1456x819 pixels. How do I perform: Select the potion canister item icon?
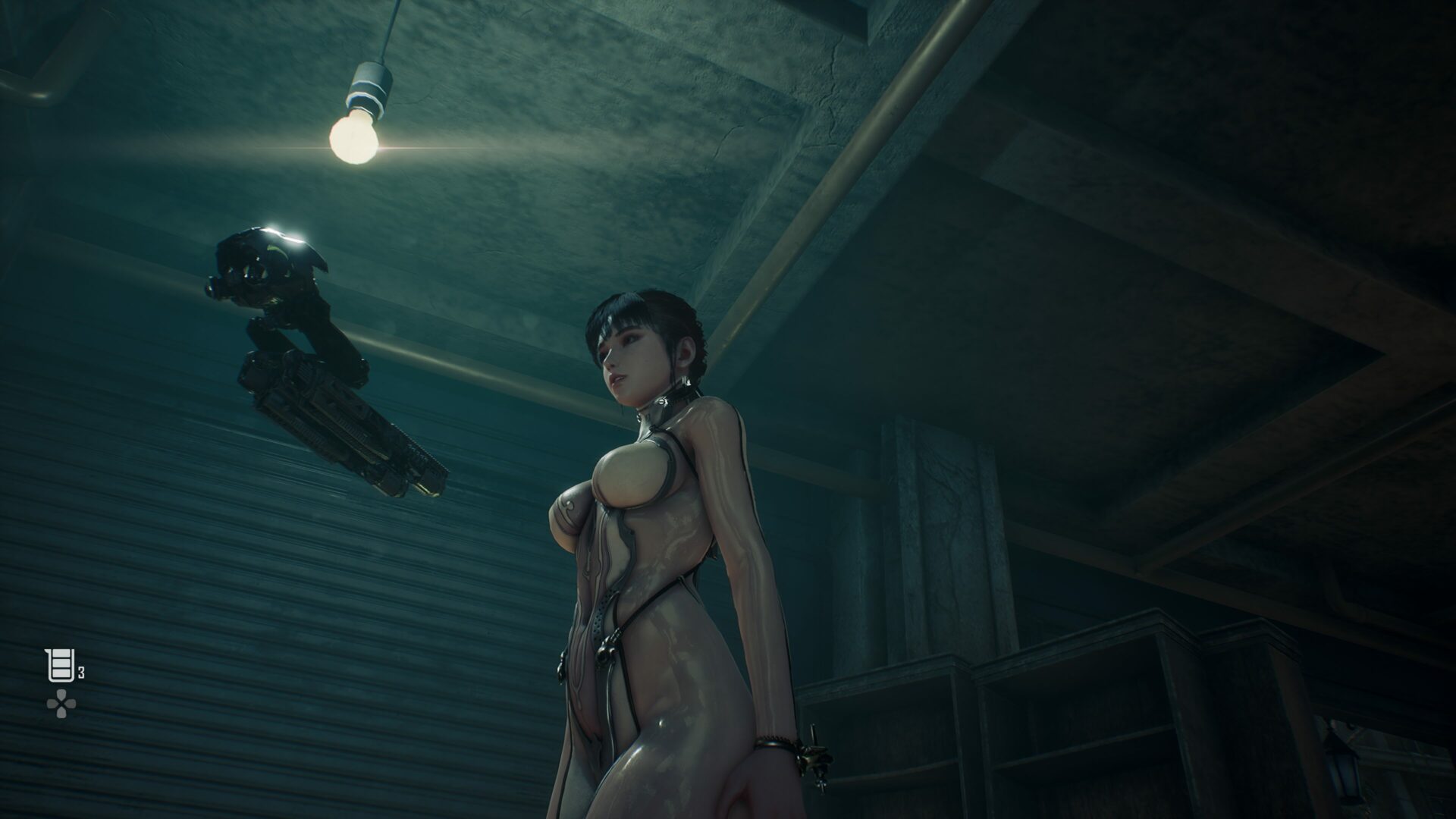click(60, 666)
